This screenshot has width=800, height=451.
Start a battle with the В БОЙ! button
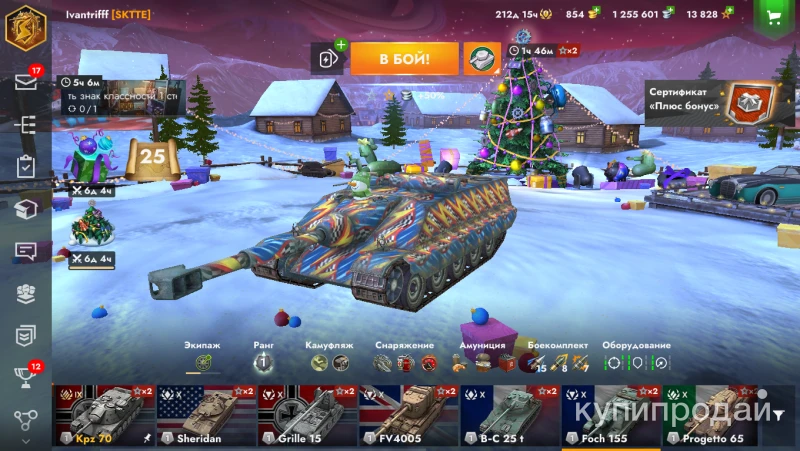tap(404, 59)
